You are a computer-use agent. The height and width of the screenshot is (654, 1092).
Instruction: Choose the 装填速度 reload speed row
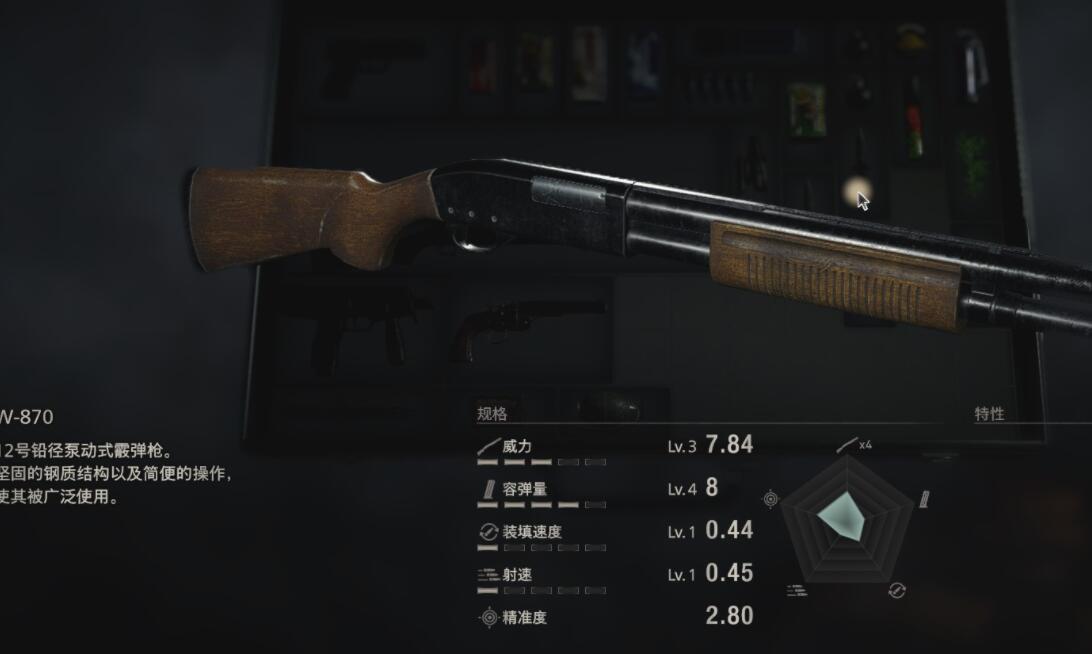(x=531, y=532)
